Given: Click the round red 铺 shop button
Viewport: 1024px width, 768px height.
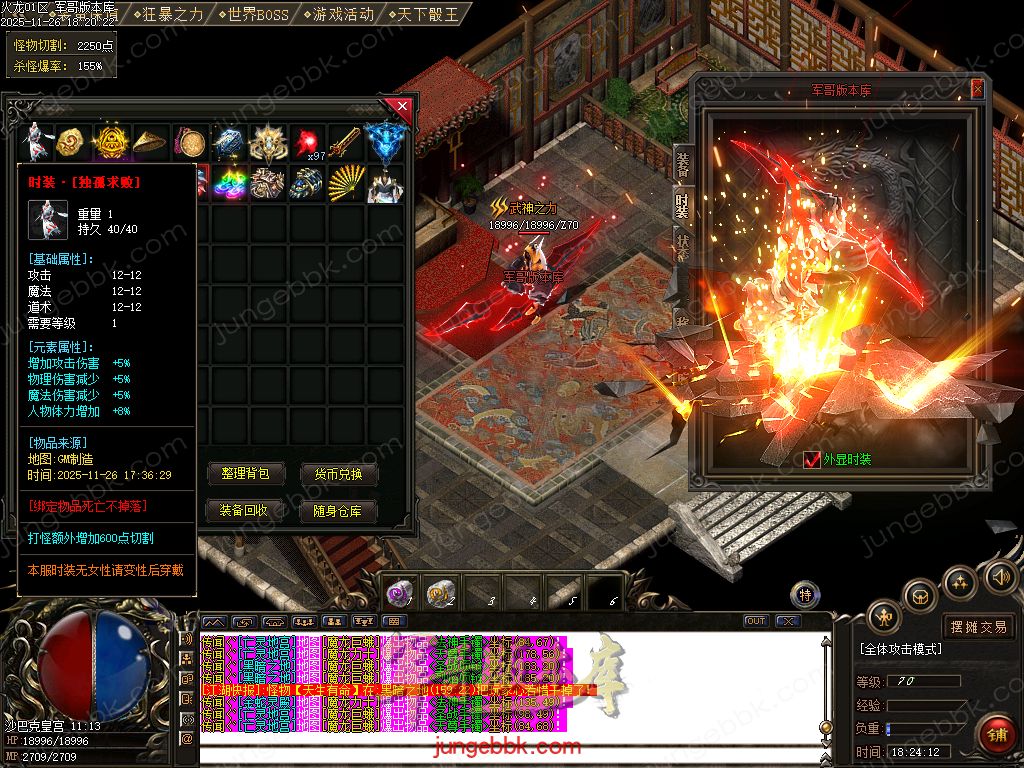Looking at the screenshot, I should coord(996,734).
